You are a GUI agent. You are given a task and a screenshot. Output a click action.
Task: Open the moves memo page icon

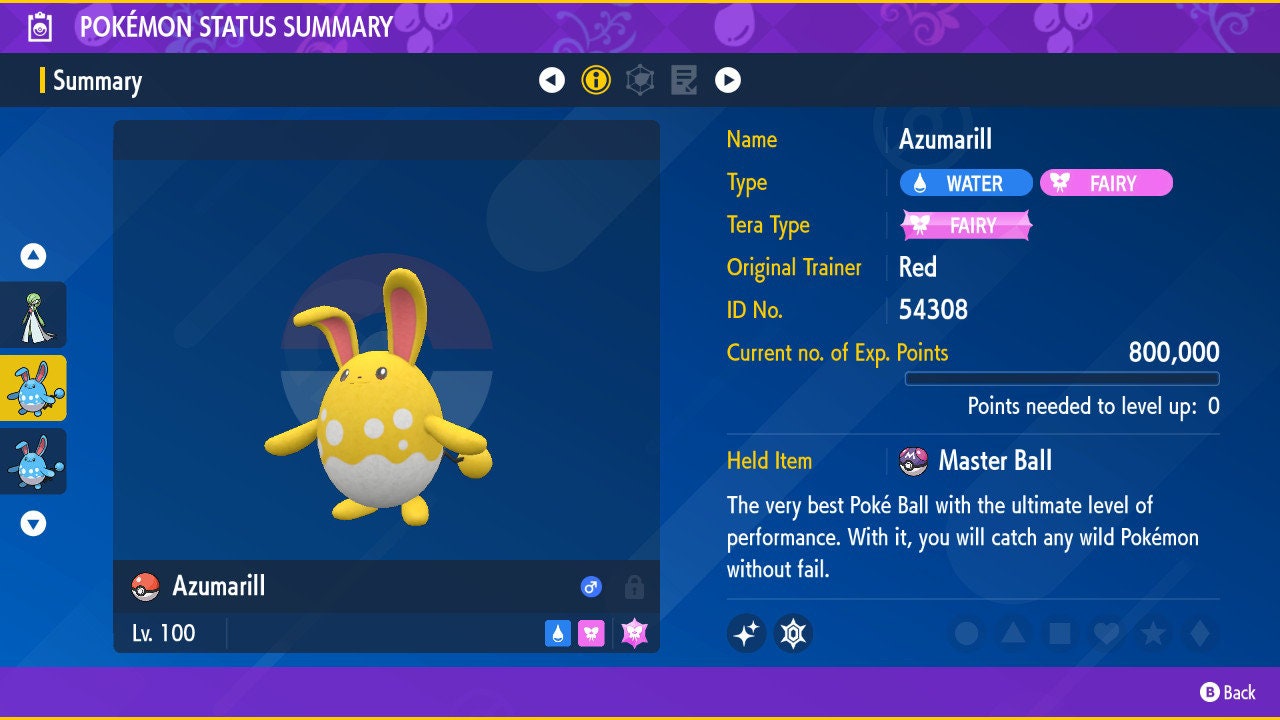[x=685, y=80]
